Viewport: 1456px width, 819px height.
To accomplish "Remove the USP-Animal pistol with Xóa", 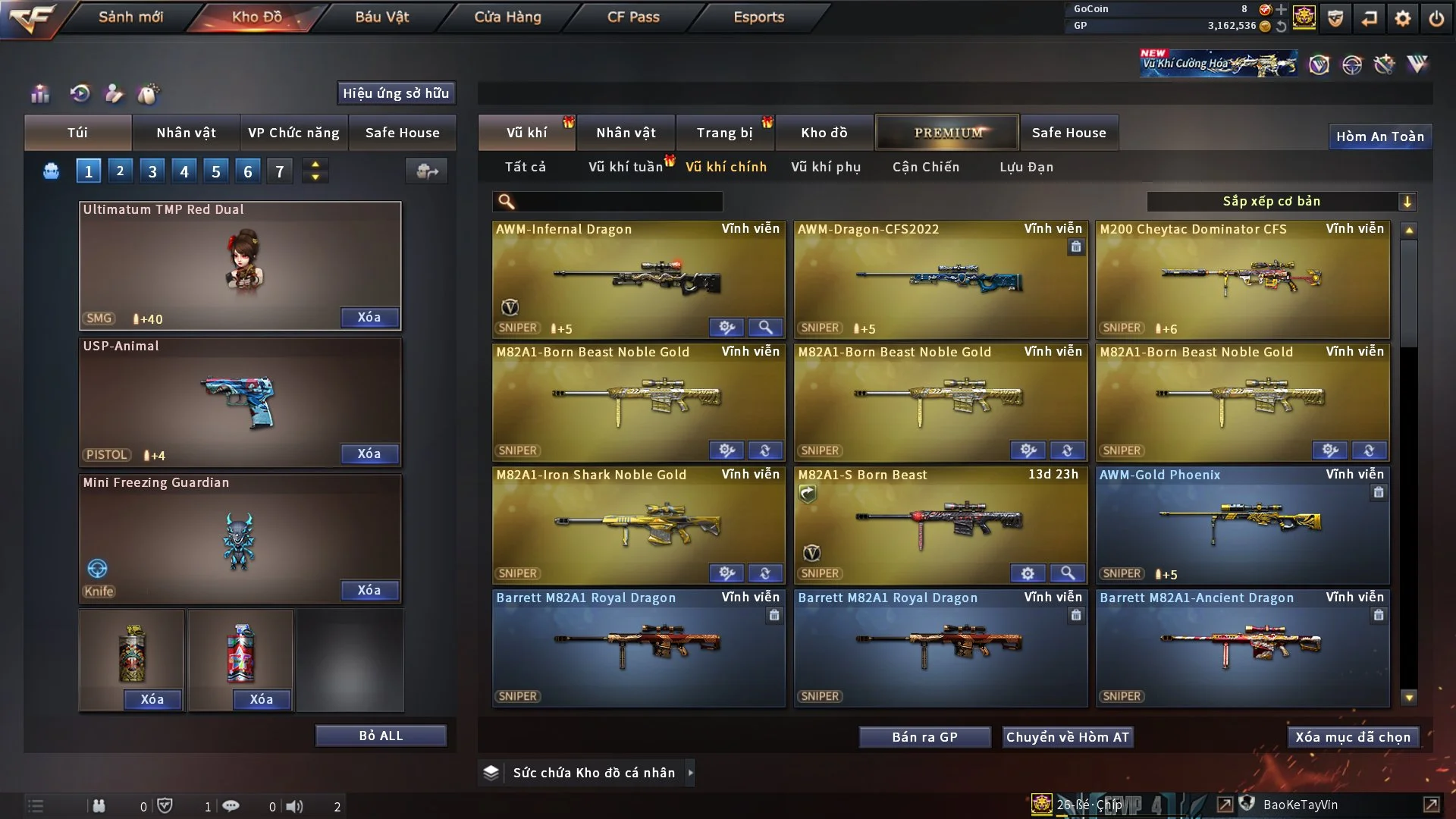I will tap(369, 453).
